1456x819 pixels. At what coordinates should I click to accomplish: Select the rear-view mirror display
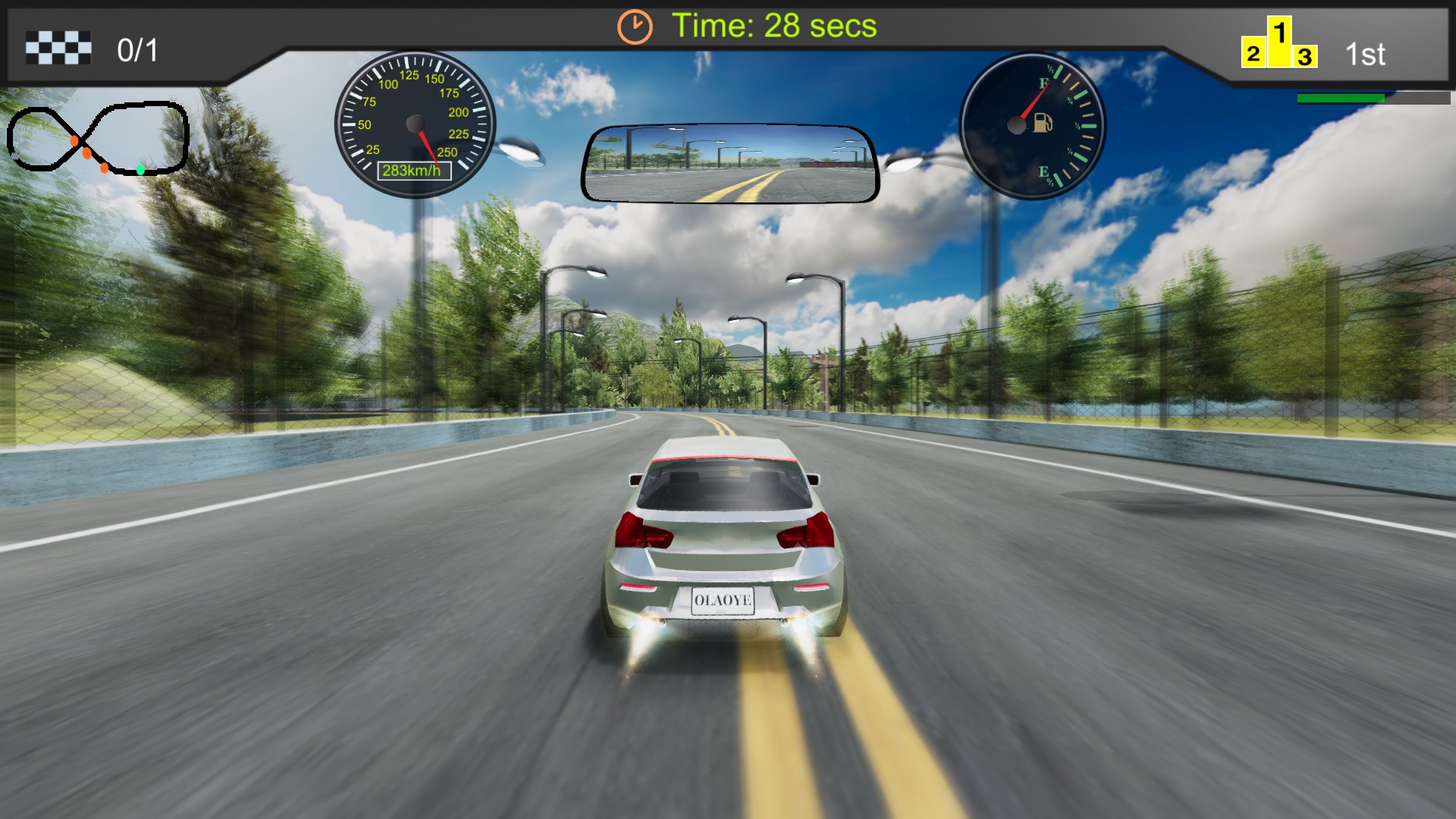coord(730,165)
